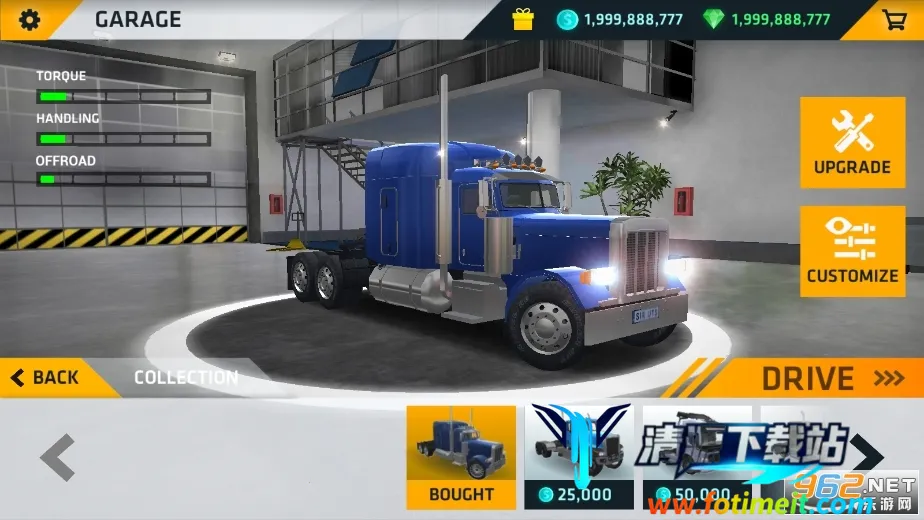Tap the green diamond gem balance

[768, 19]
